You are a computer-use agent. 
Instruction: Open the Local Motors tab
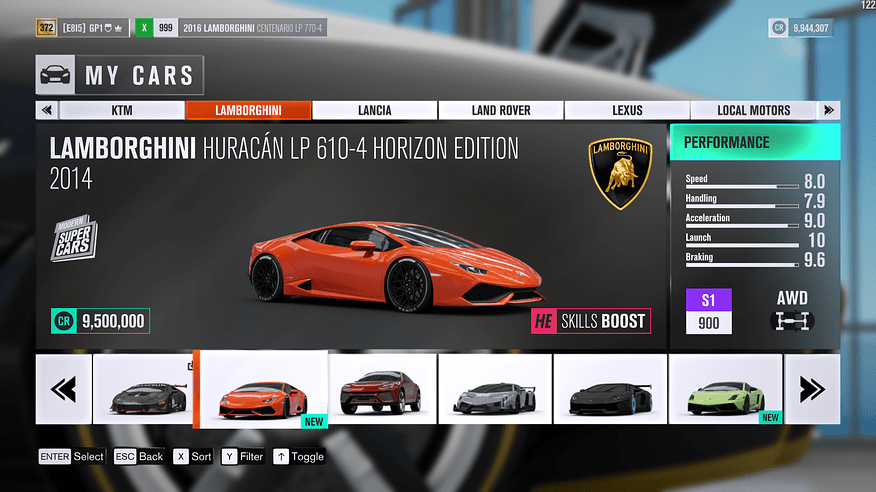click(x=753, y=110)
